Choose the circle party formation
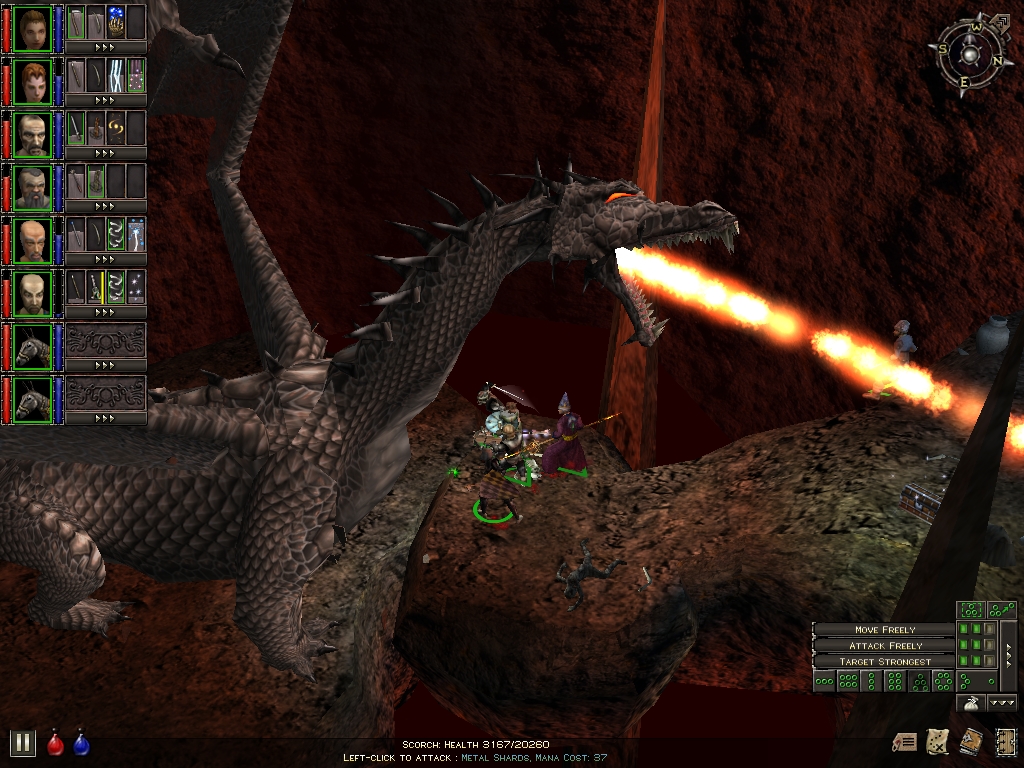This screenshot has width=1024, height=768. (x=943, y=681)
